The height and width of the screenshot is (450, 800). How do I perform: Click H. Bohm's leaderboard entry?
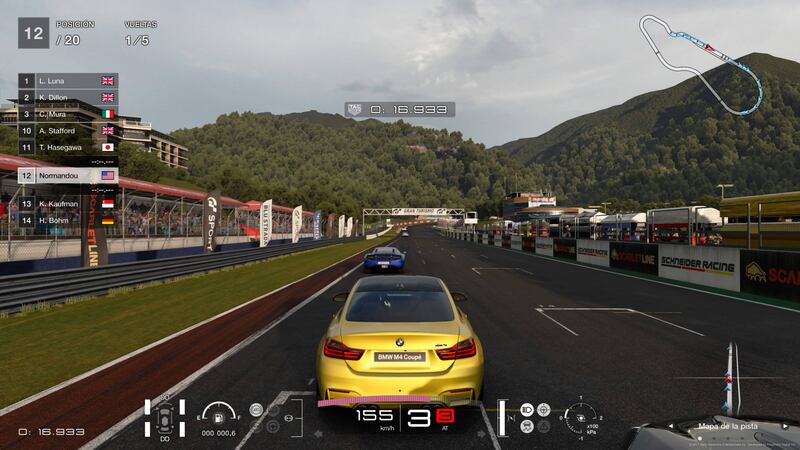point(67,220)
